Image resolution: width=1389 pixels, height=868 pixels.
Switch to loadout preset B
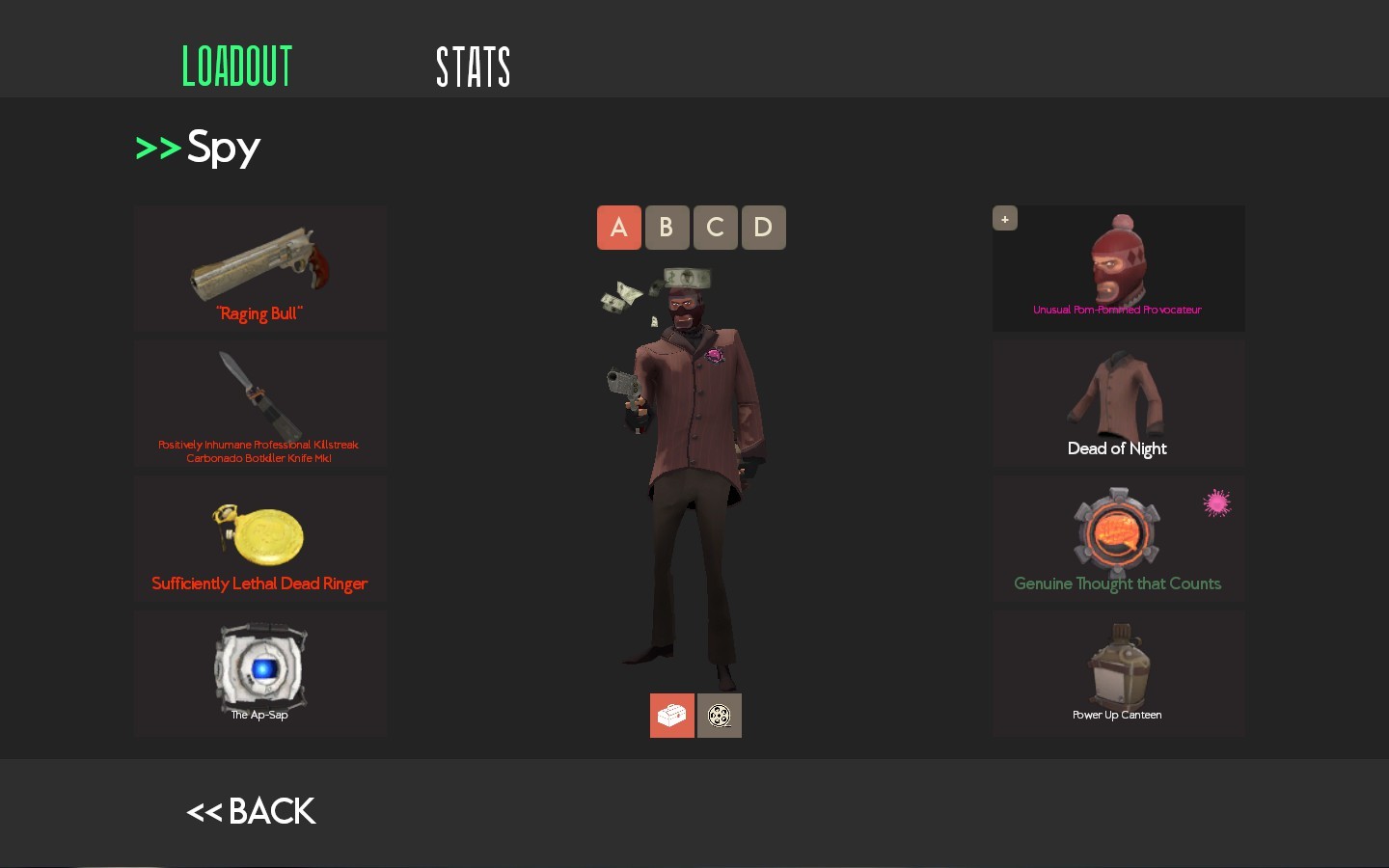(x=667, y=228)
